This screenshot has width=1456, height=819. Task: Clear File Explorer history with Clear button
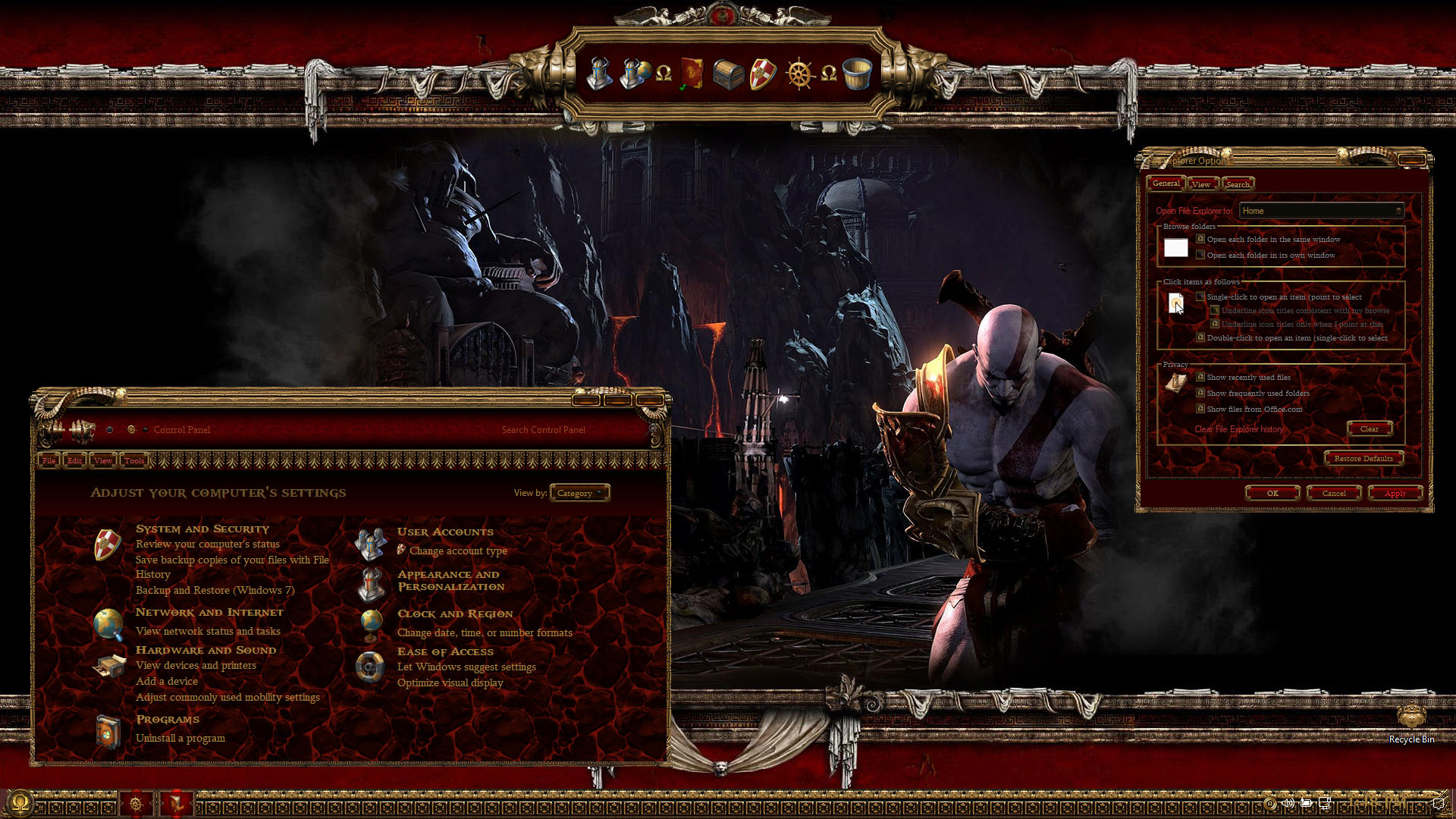[1369, 429]
